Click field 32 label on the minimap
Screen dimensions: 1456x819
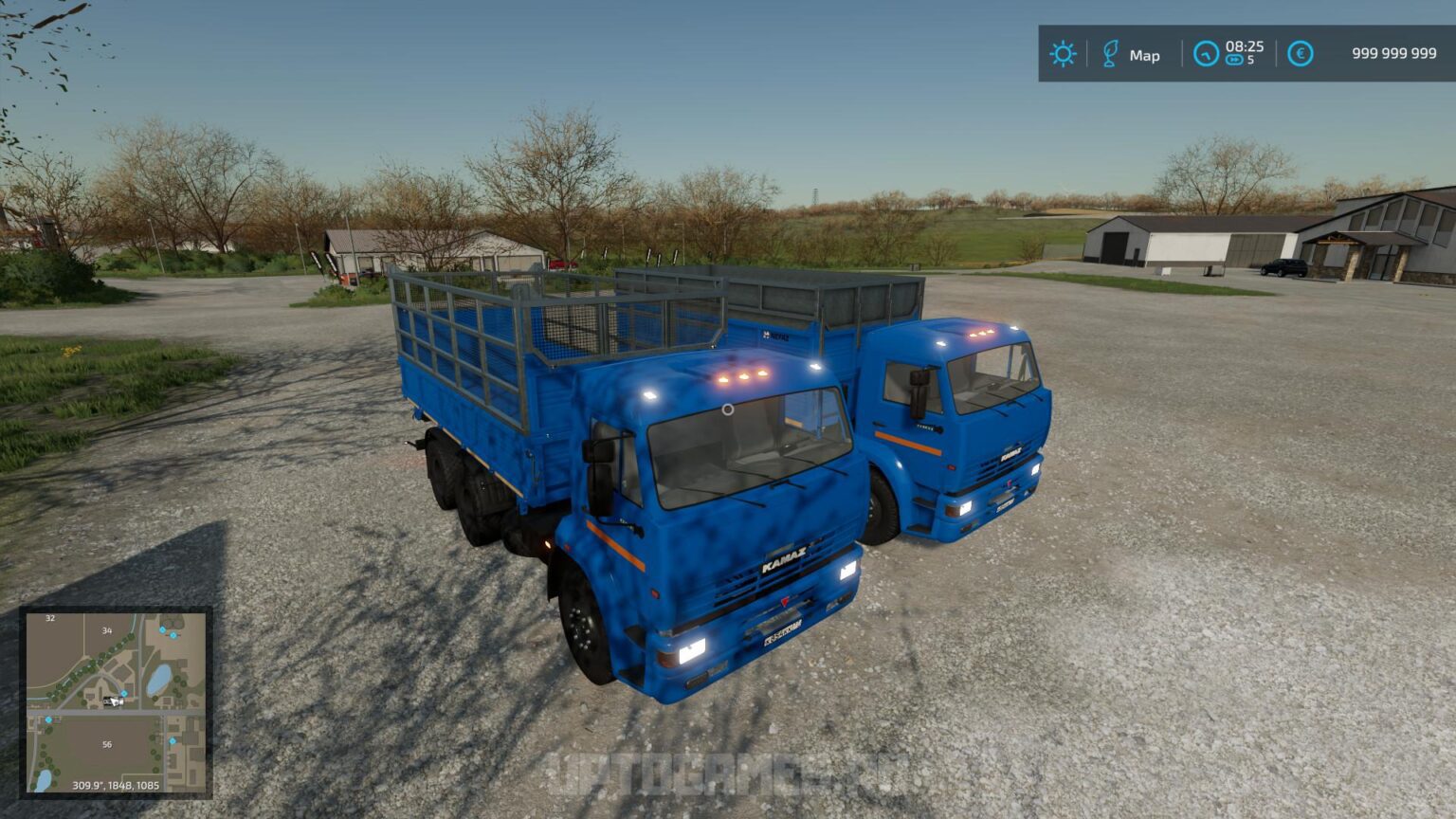(49, 617)
